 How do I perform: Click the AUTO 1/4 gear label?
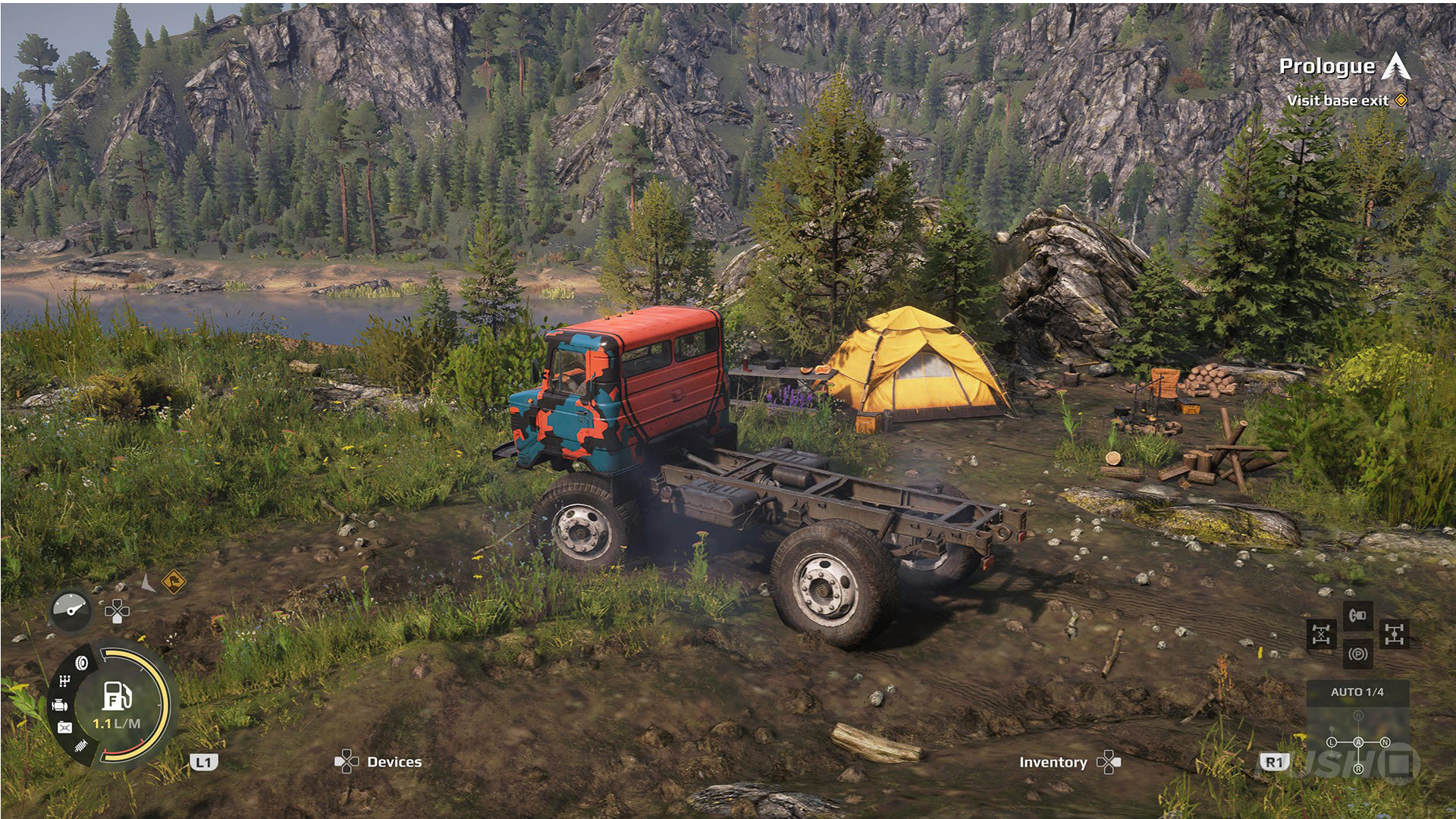(1357, 692)
